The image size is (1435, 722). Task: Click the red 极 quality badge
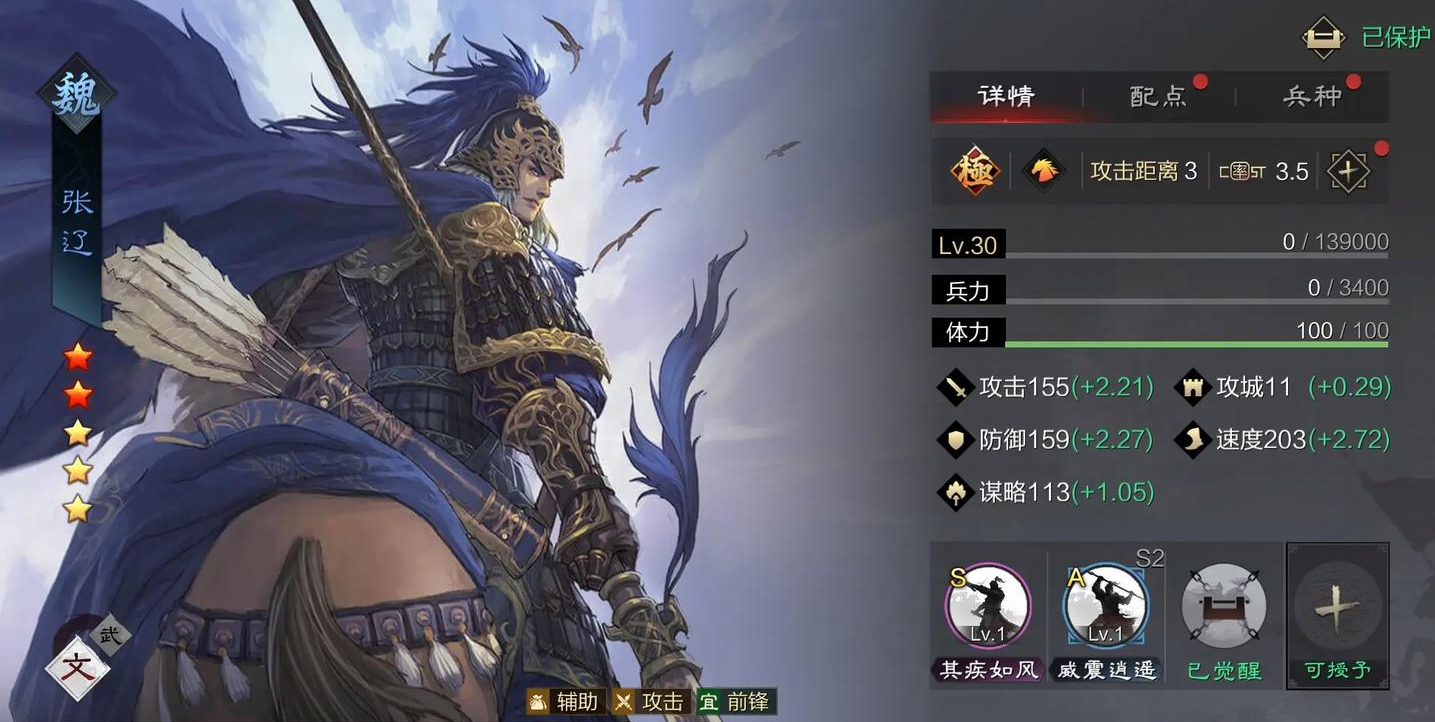pyautogui.click(x=975, y=172)
